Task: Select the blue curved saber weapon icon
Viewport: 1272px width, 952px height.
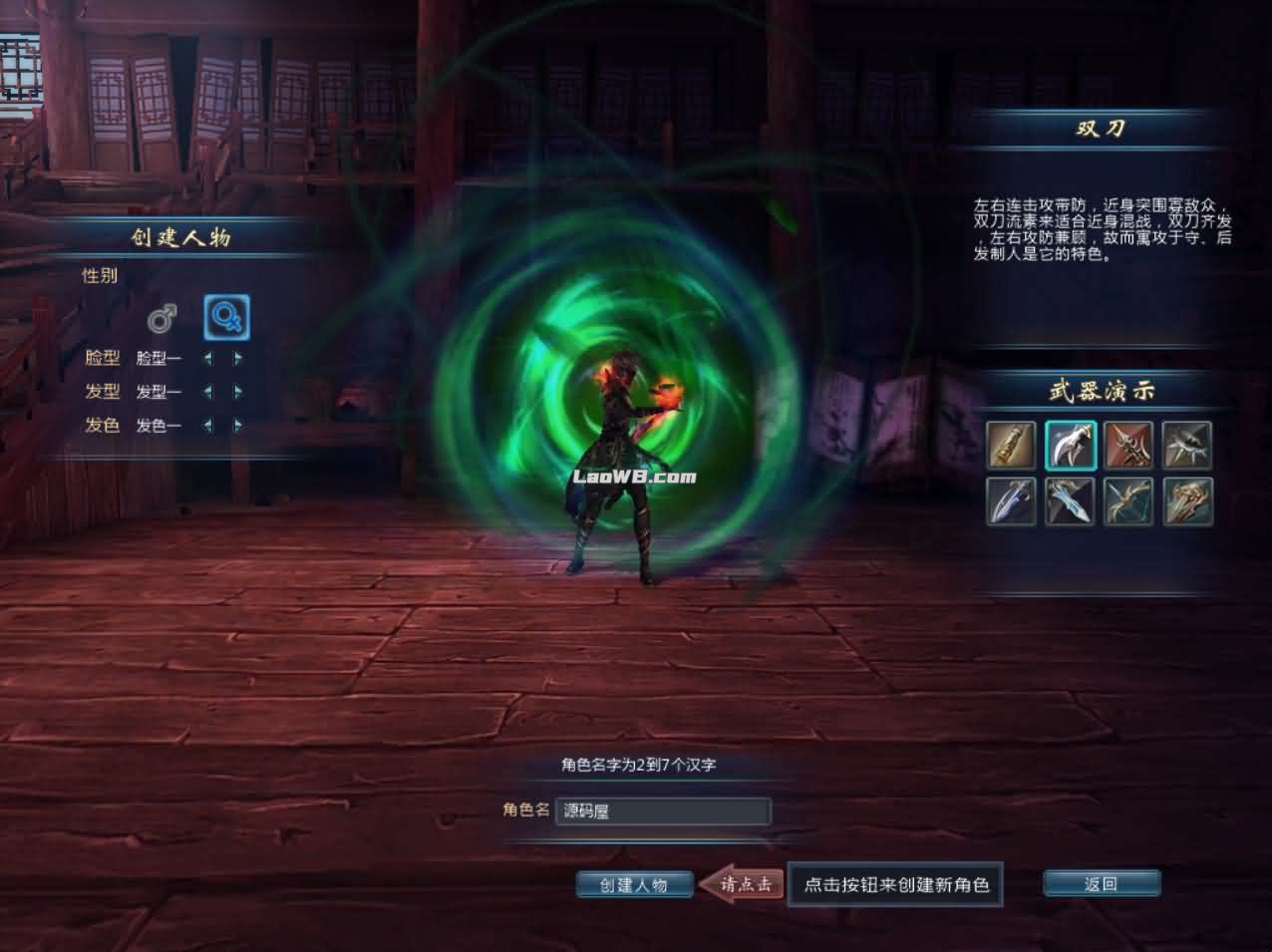Action: 1011,500
